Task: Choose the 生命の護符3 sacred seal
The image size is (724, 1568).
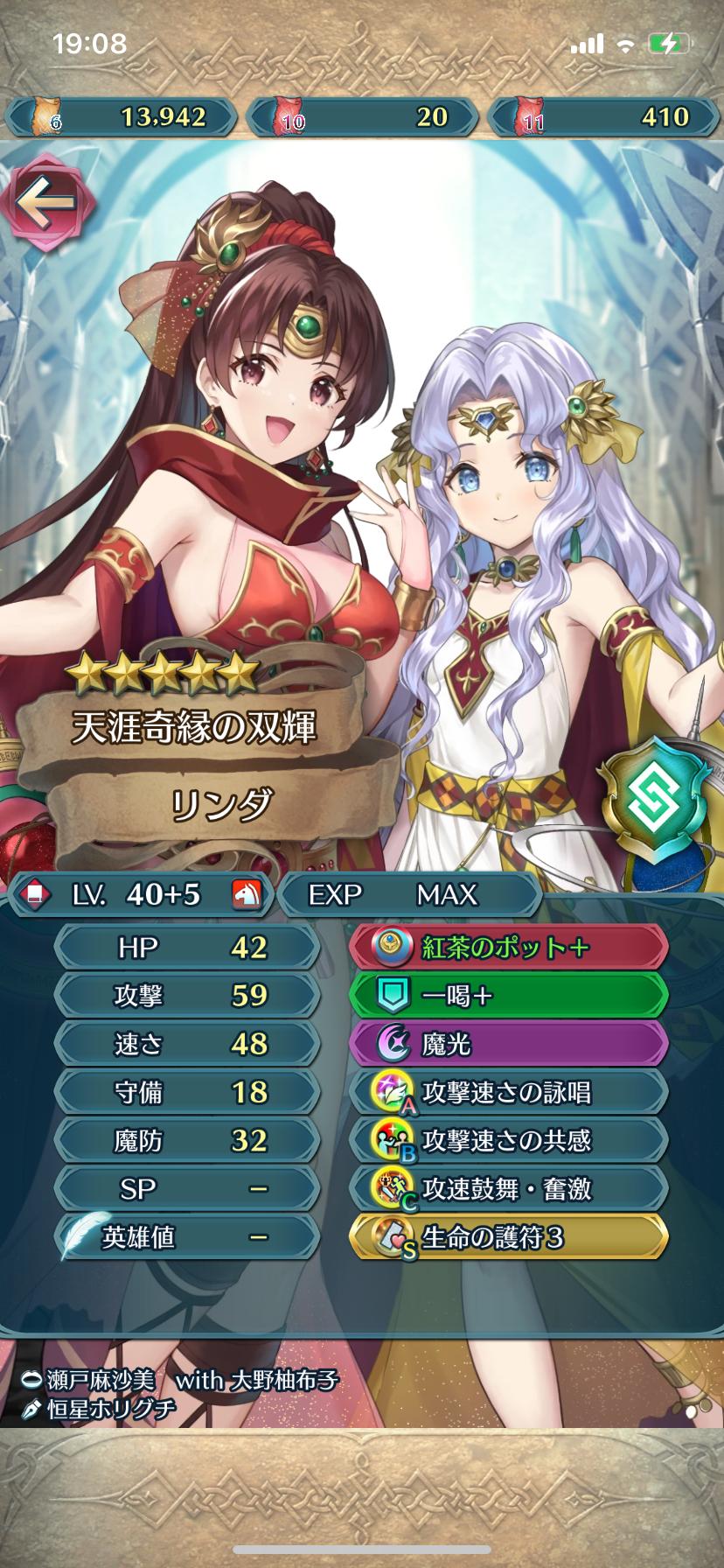Action: (x=509, y=1237)
